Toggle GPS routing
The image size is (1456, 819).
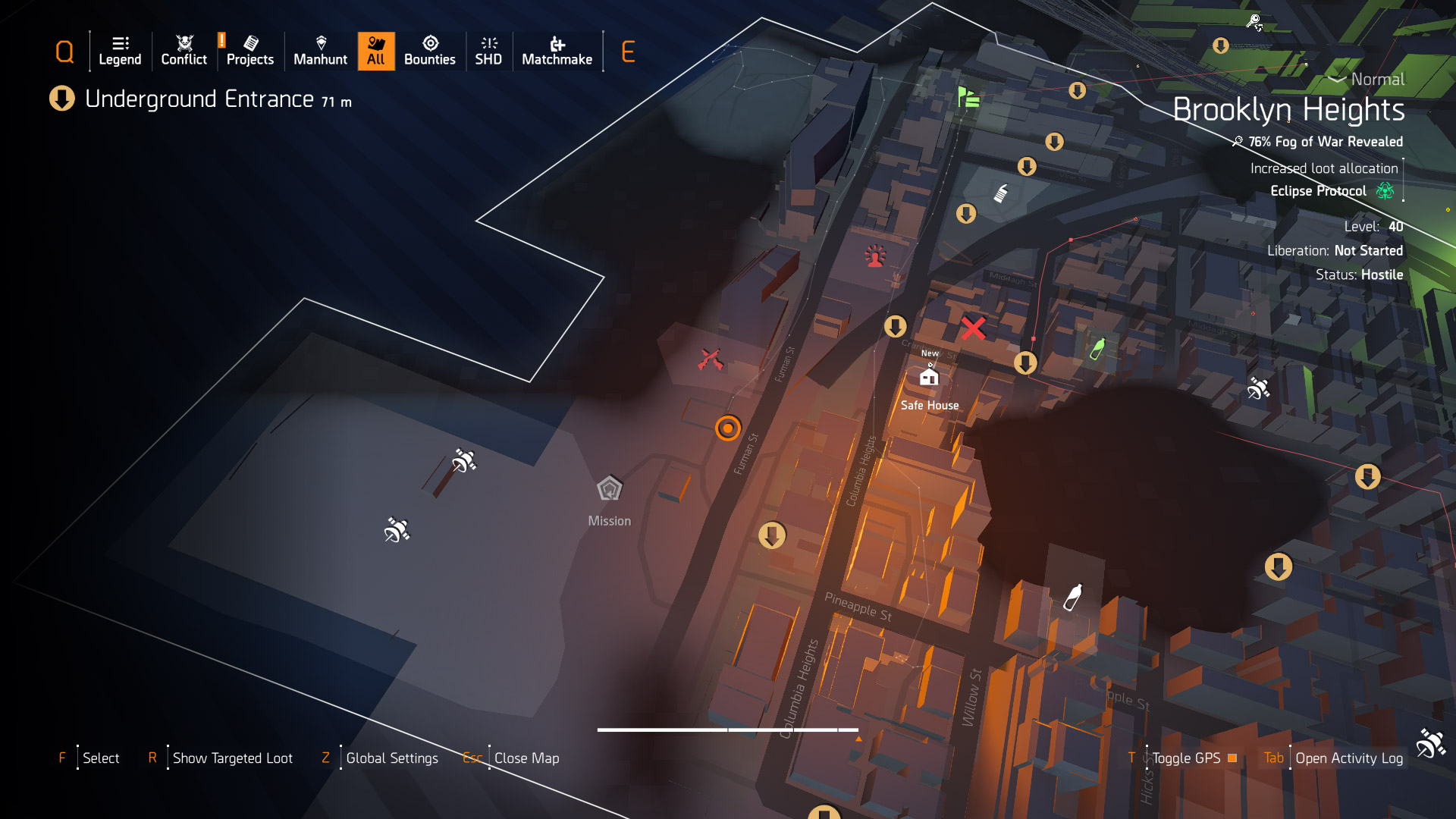pyautogui.click(x=1187, y=758)
